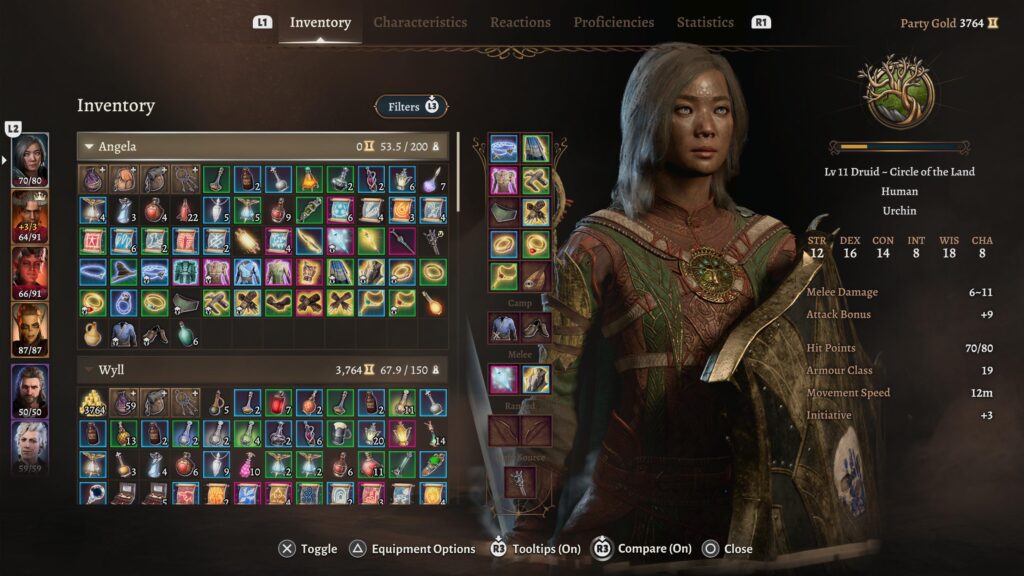Choose the red horned tiefling party portrait
The image size is (1024, 576).
pyautogui.click(x=30, y=268)
